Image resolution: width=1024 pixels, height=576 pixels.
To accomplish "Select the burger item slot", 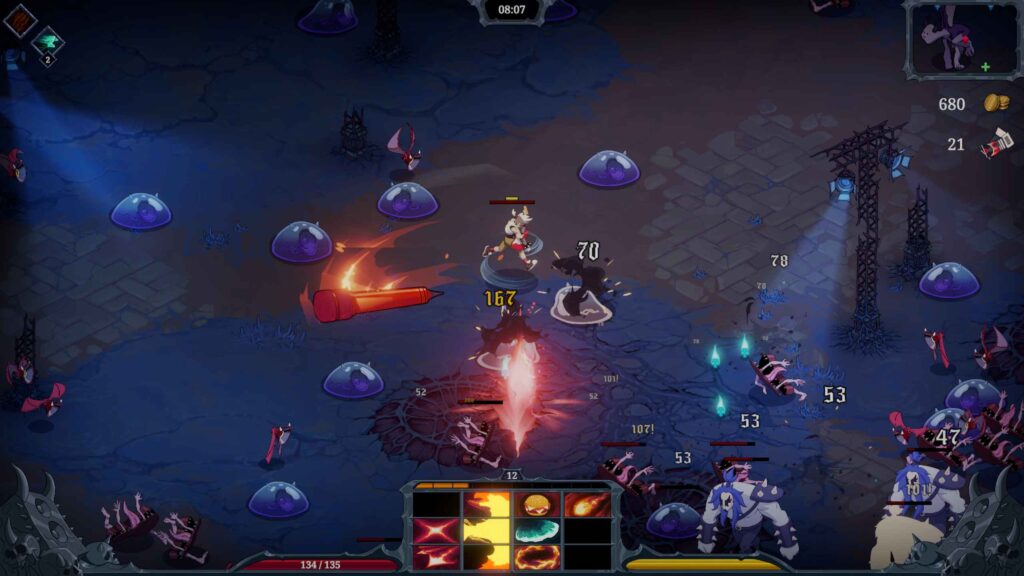I will [x=537, y=504].
